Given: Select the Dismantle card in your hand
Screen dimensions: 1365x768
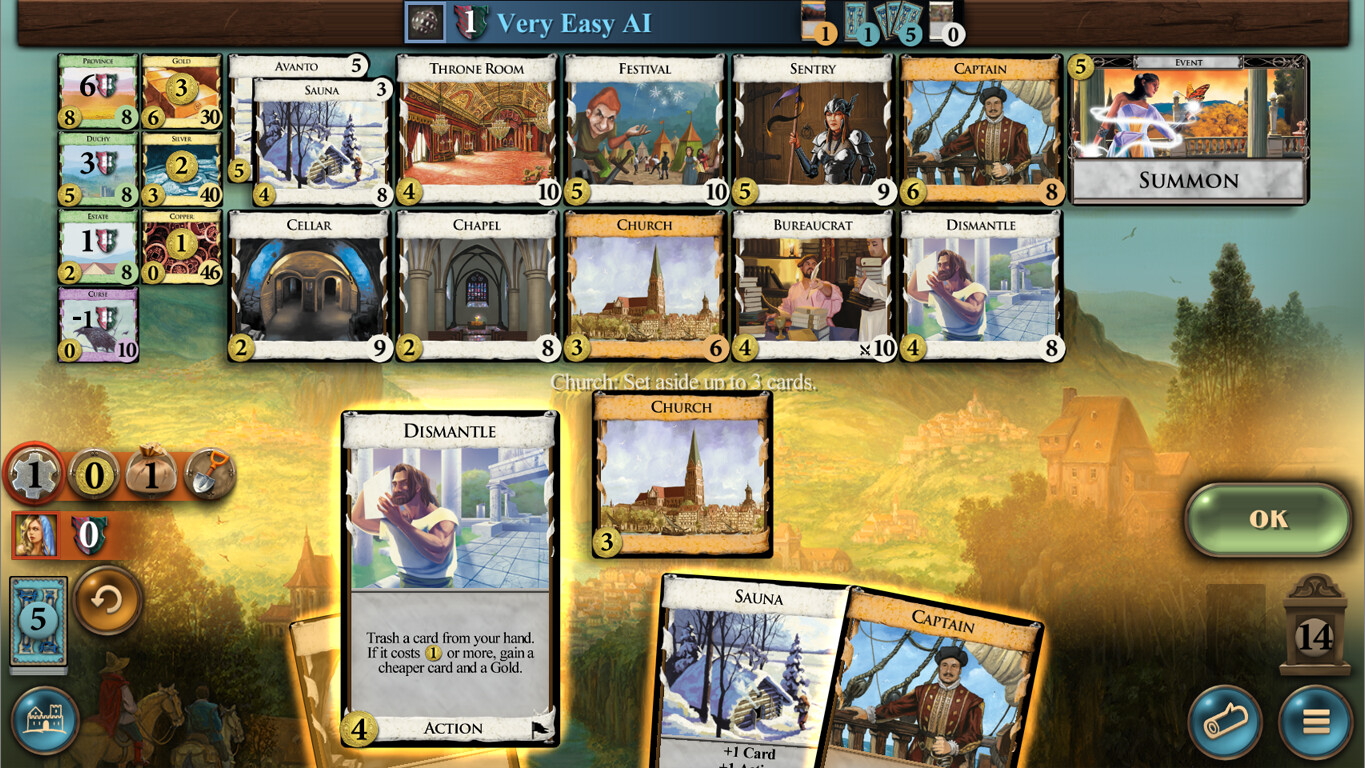Looking at the screenshot, I should 449,580.
